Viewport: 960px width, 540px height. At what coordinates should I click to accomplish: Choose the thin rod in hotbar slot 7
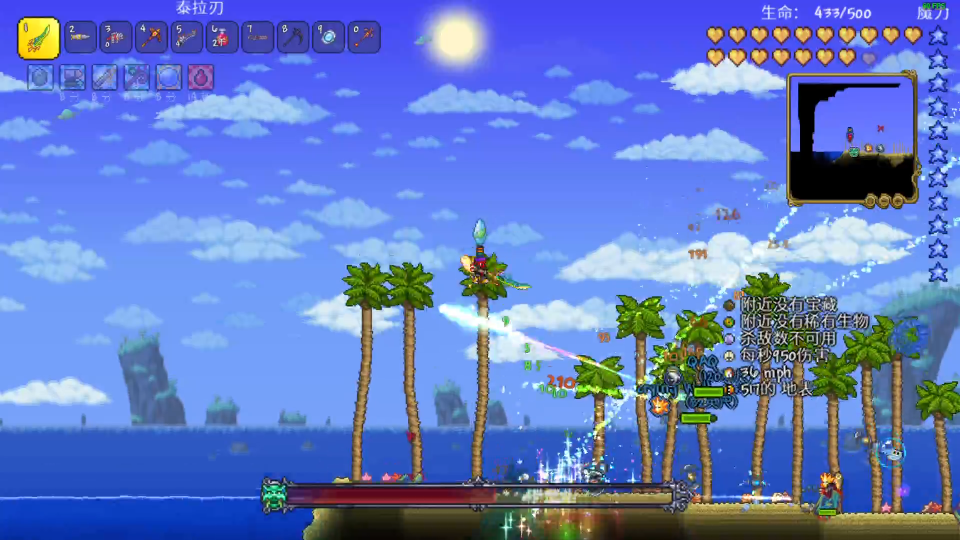(x=258, y=38)
